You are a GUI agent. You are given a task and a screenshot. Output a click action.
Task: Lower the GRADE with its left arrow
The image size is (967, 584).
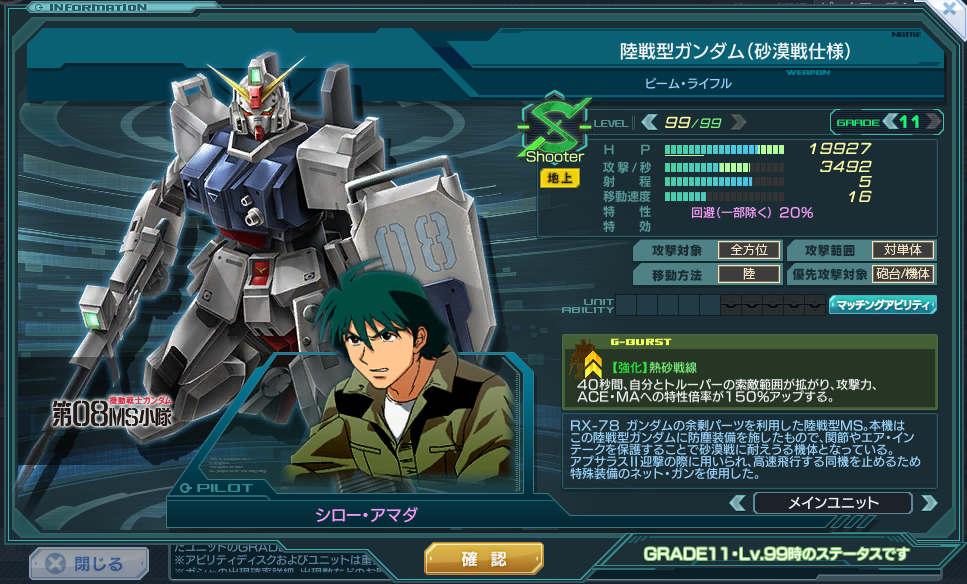pyautogui.click(x=889, y=122)
